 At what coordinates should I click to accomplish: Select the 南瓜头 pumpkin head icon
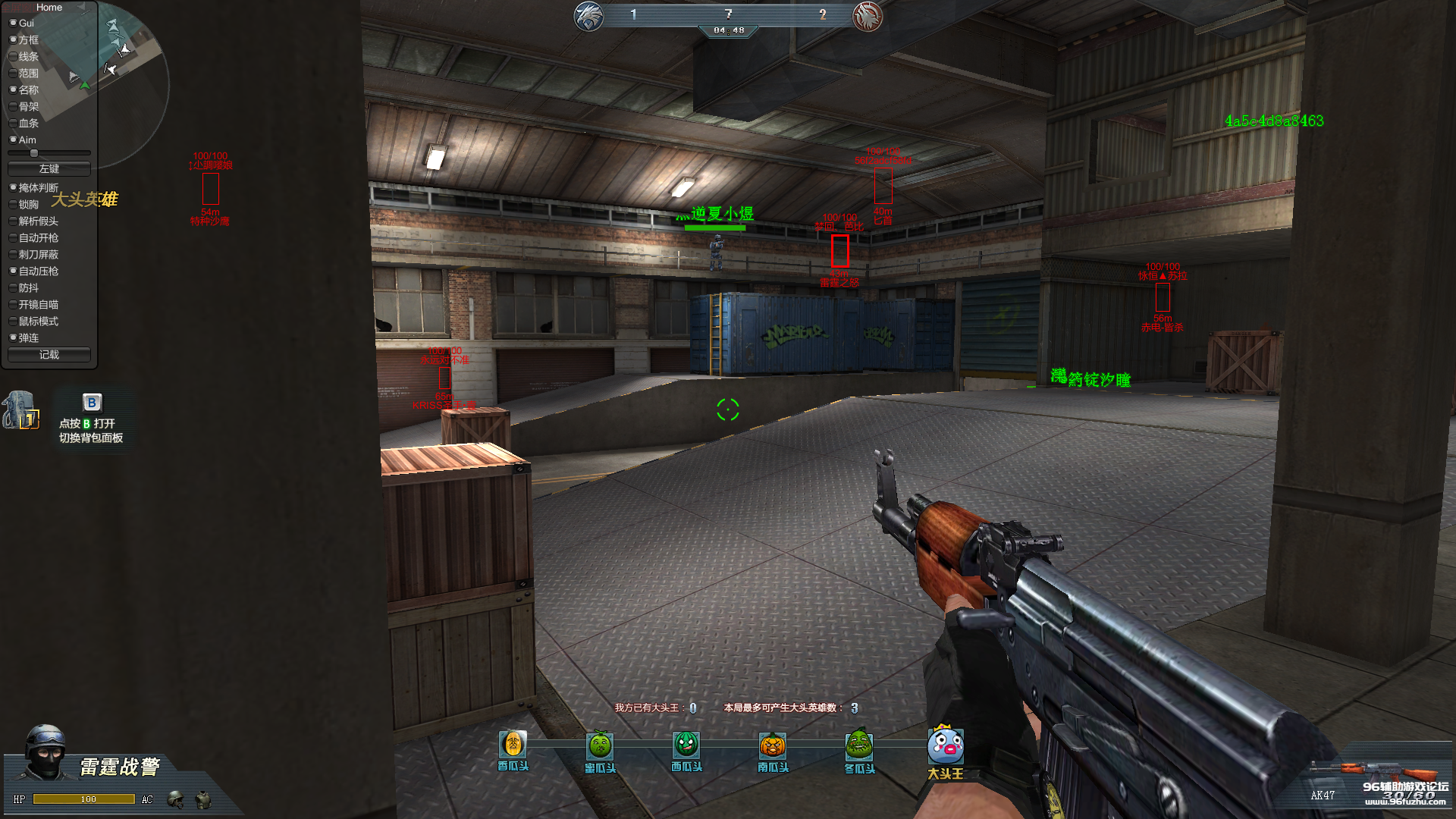pyautogui.click(x=773, y=746)
